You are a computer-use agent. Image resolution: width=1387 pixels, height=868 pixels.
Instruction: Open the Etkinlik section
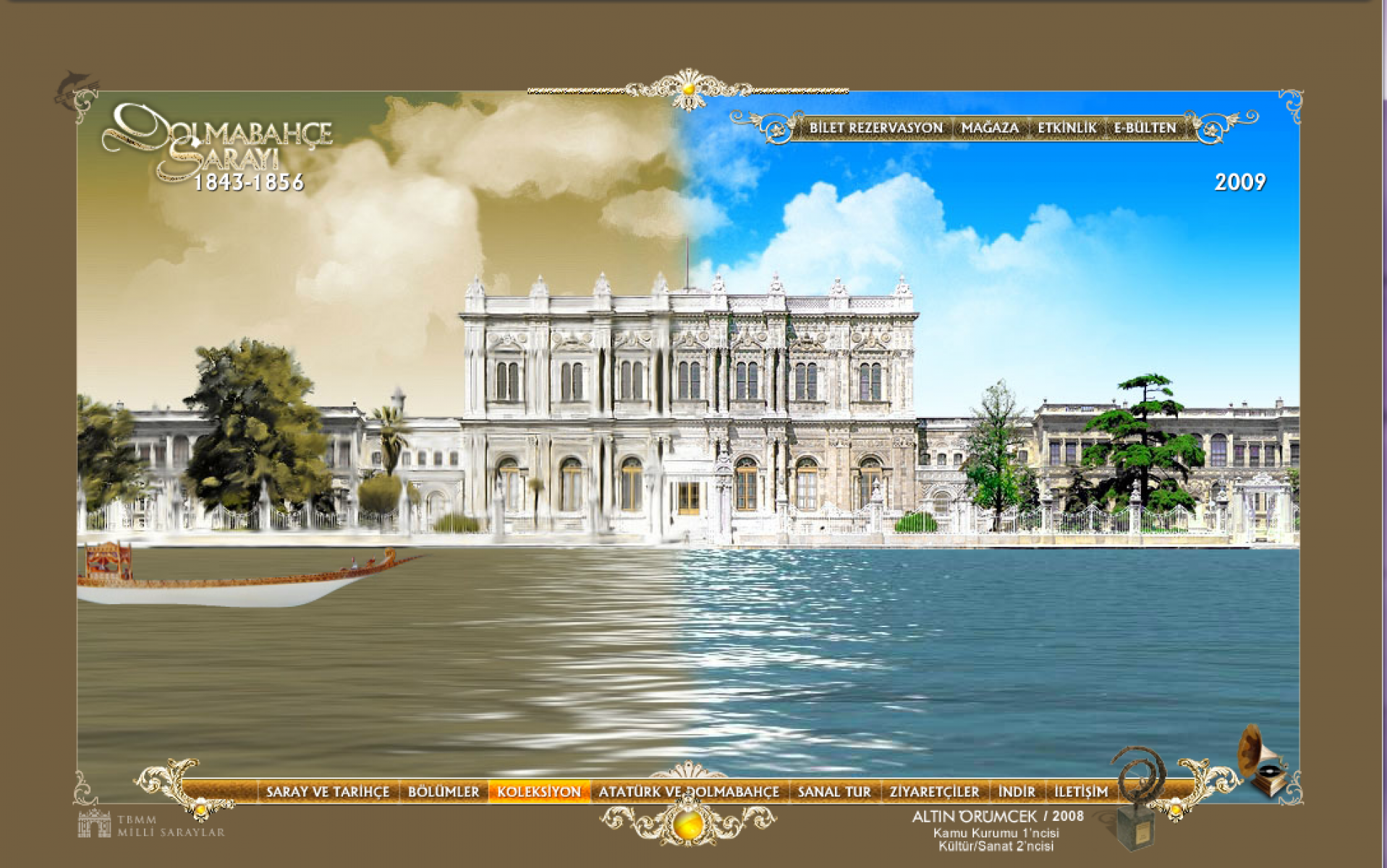click(x=1066, y=128)
